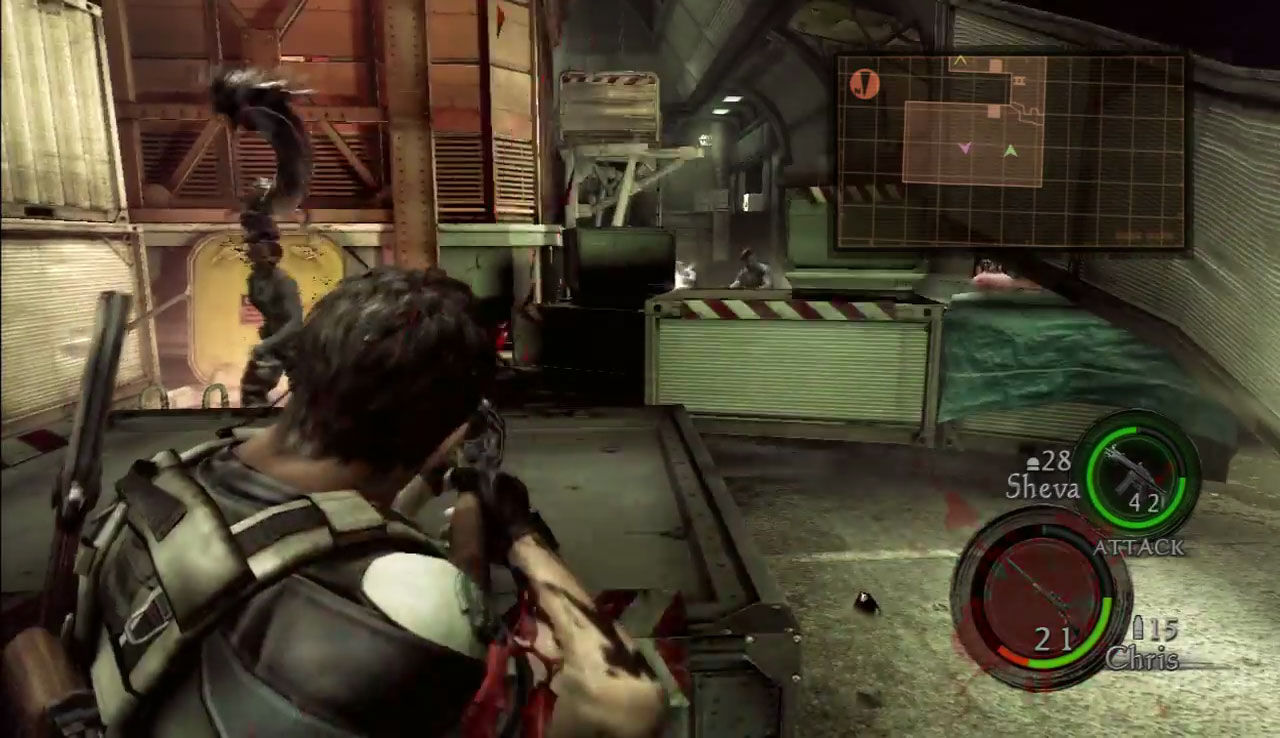Select the pink partner arrow on minimap

(x=964, y=148)
